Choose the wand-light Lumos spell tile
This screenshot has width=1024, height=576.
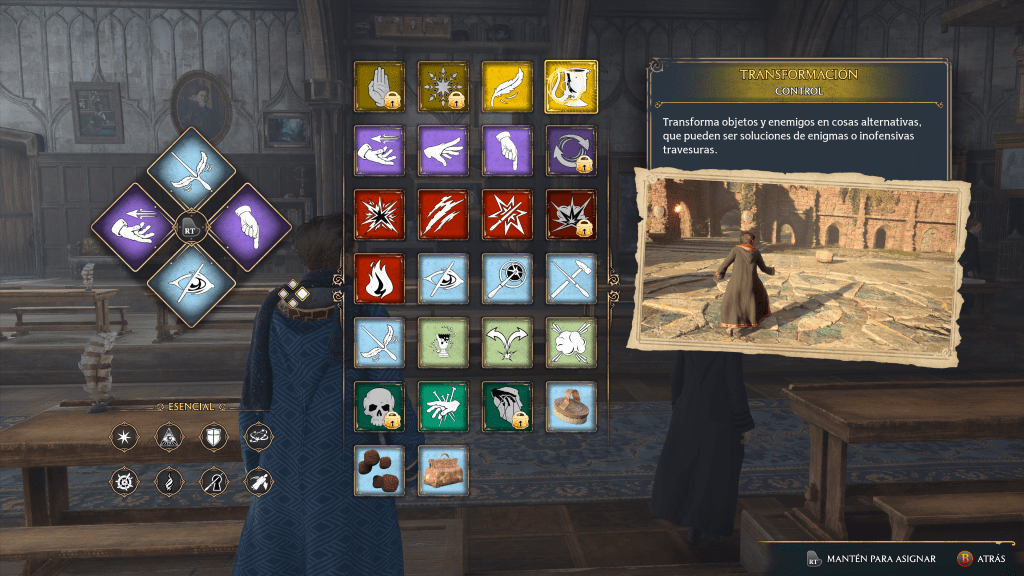coord(507,278)
